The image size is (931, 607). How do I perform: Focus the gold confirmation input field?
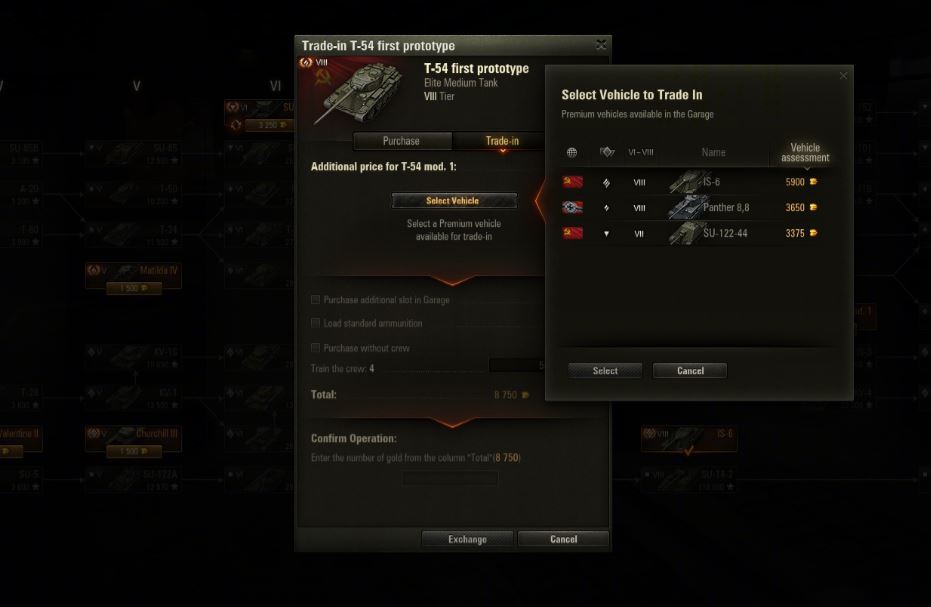450,478
